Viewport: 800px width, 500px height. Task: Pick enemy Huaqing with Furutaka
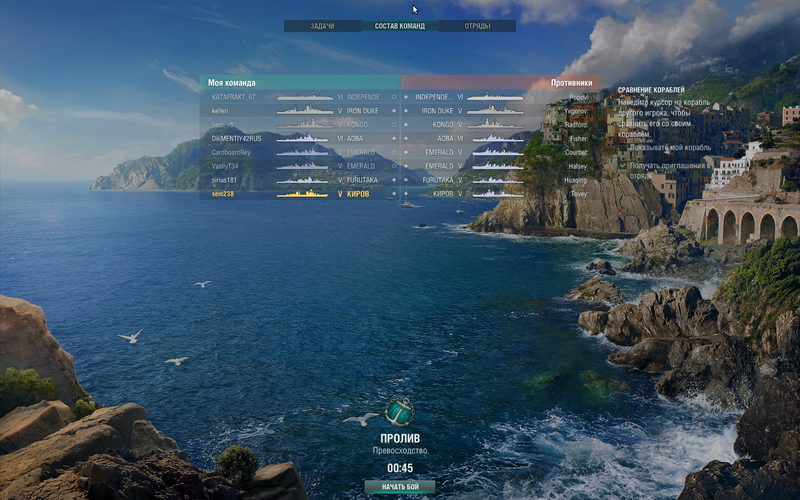coord(500,180)
